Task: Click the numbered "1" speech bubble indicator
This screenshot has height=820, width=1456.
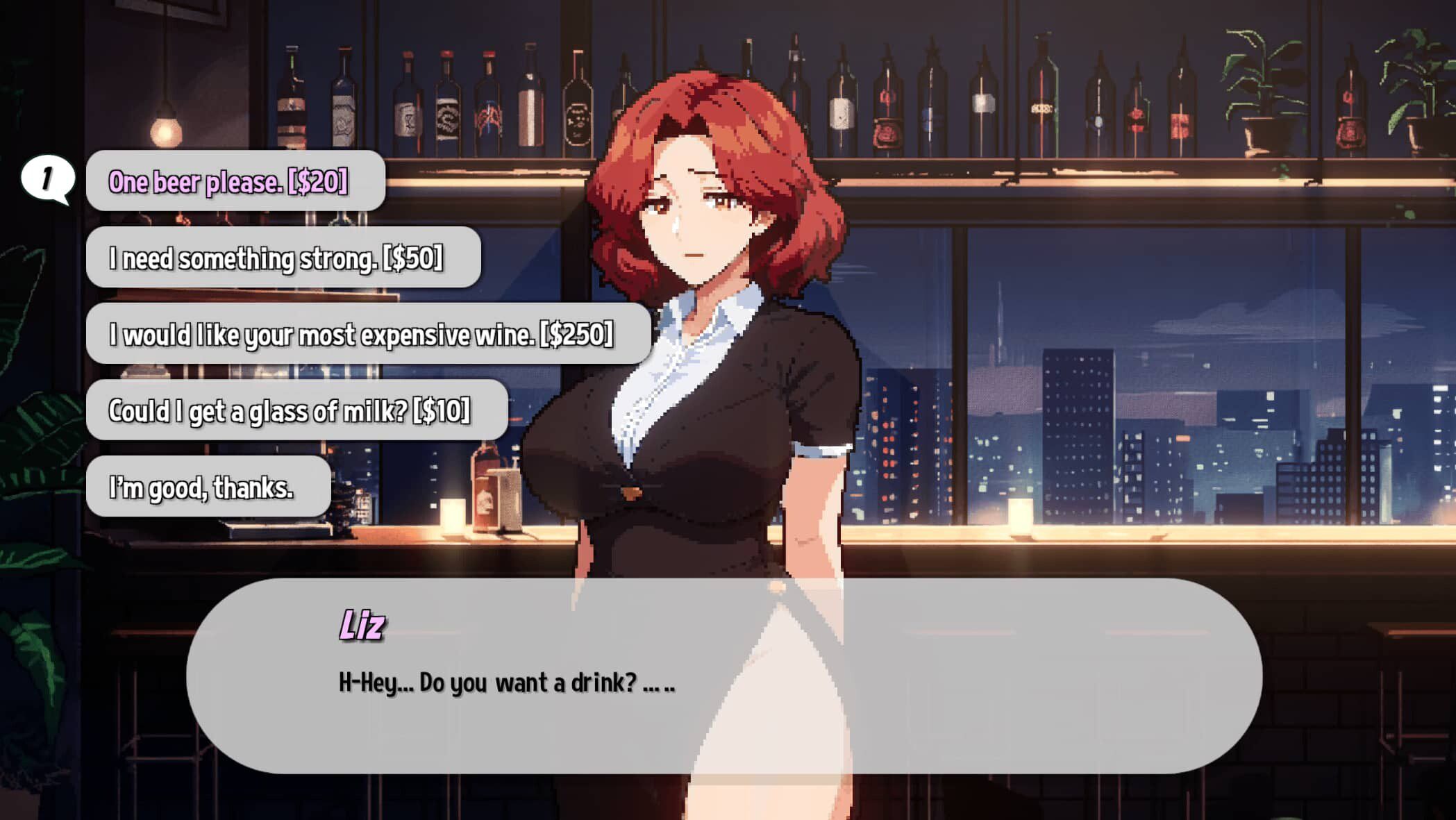Action: (47, 177)
